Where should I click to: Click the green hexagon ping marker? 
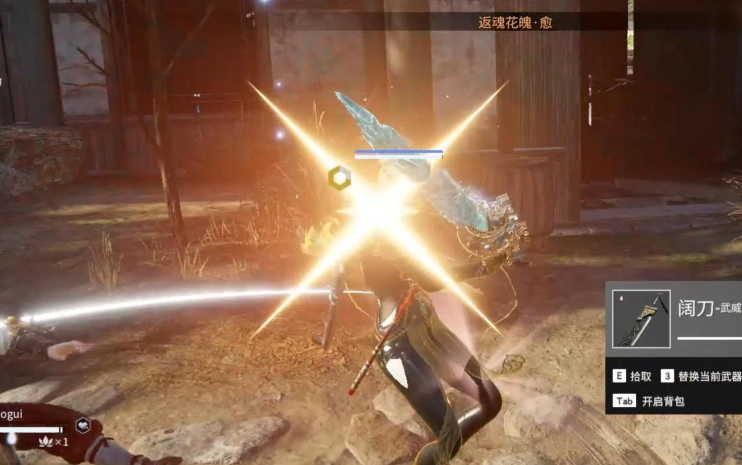pos(339,178)
